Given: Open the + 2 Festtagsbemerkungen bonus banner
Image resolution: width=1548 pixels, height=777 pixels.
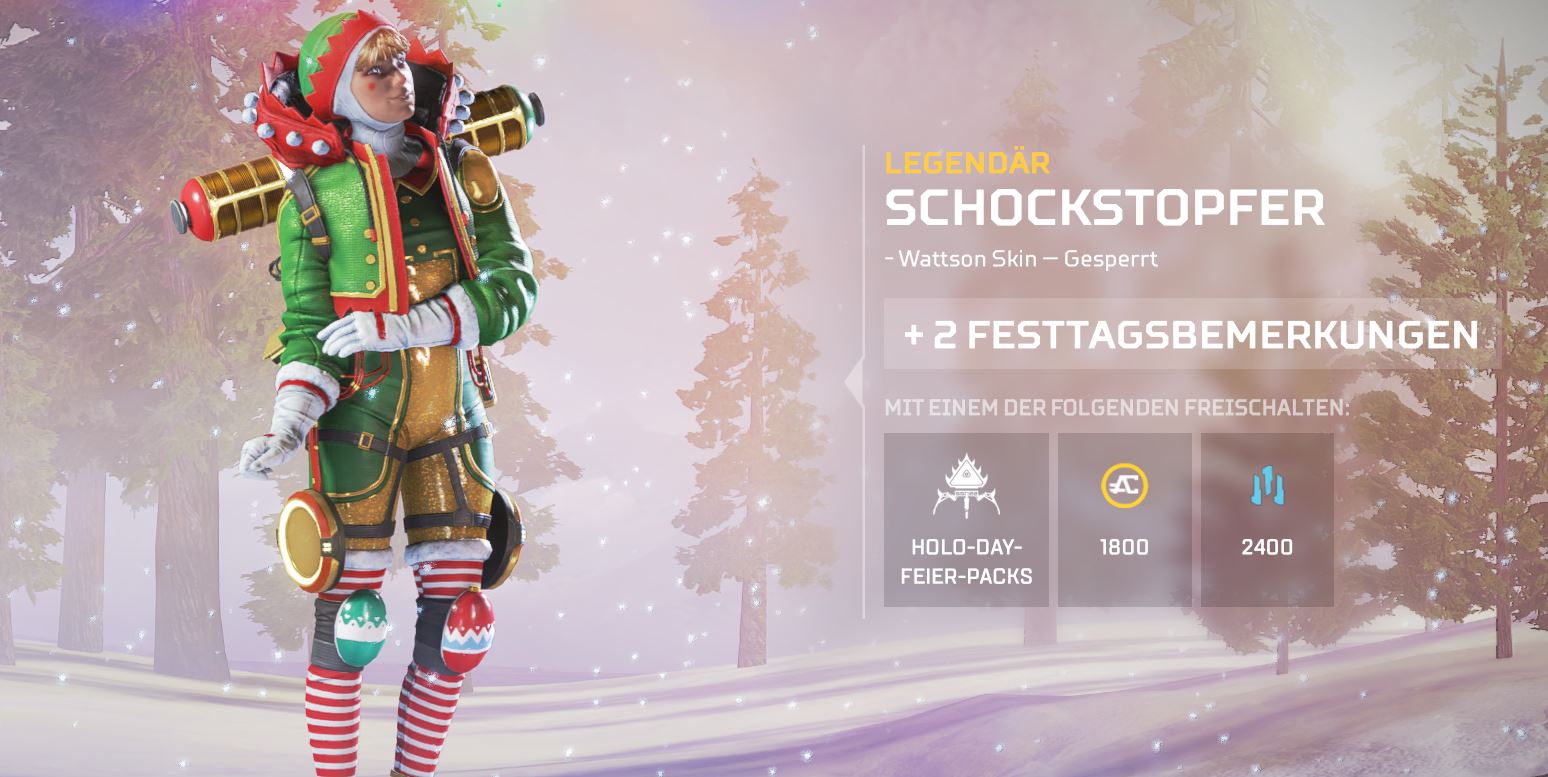Looking at the screenshot, I should point(1191,335).
